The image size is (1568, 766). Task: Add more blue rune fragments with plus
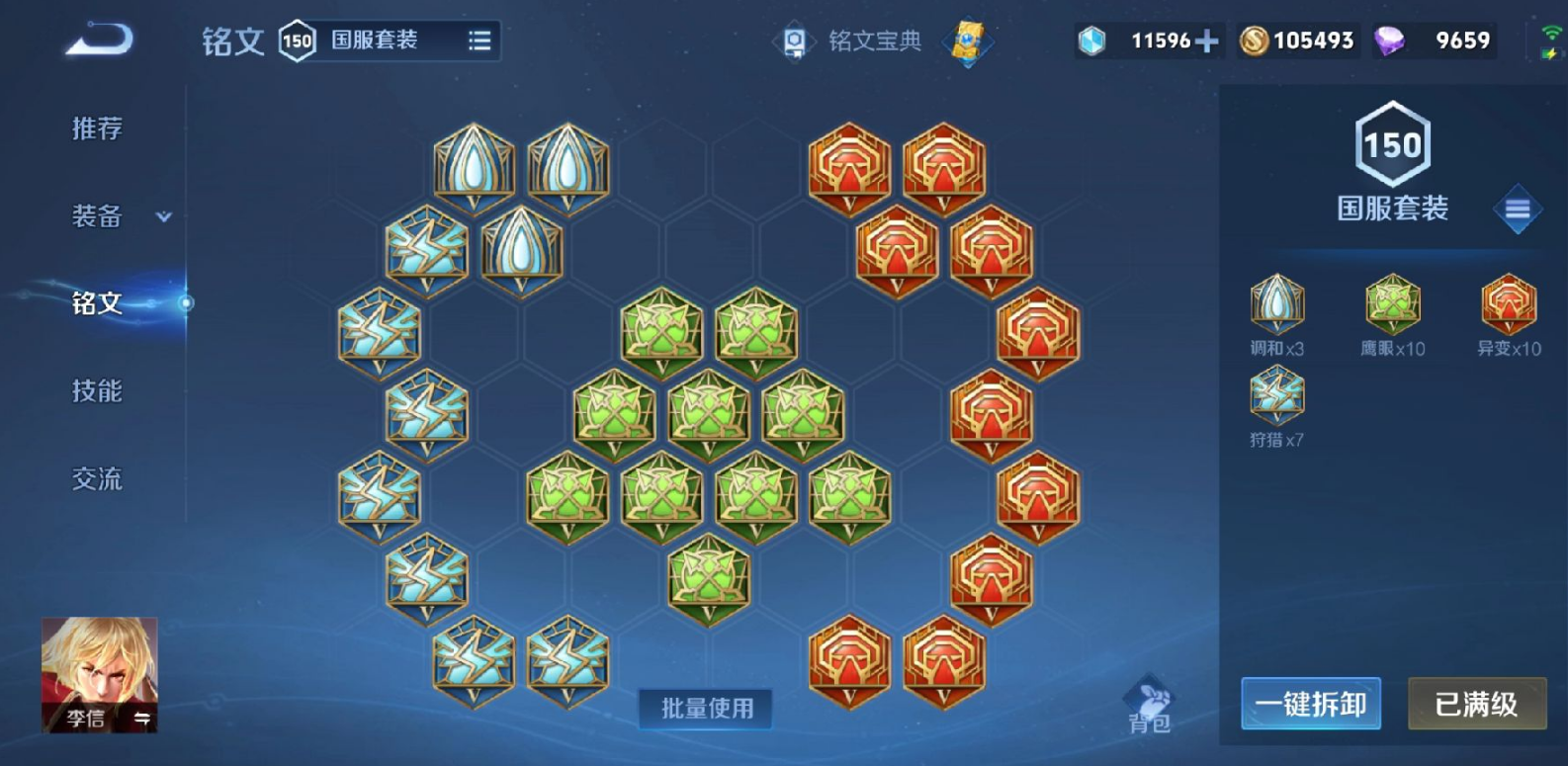point(1206,41)
